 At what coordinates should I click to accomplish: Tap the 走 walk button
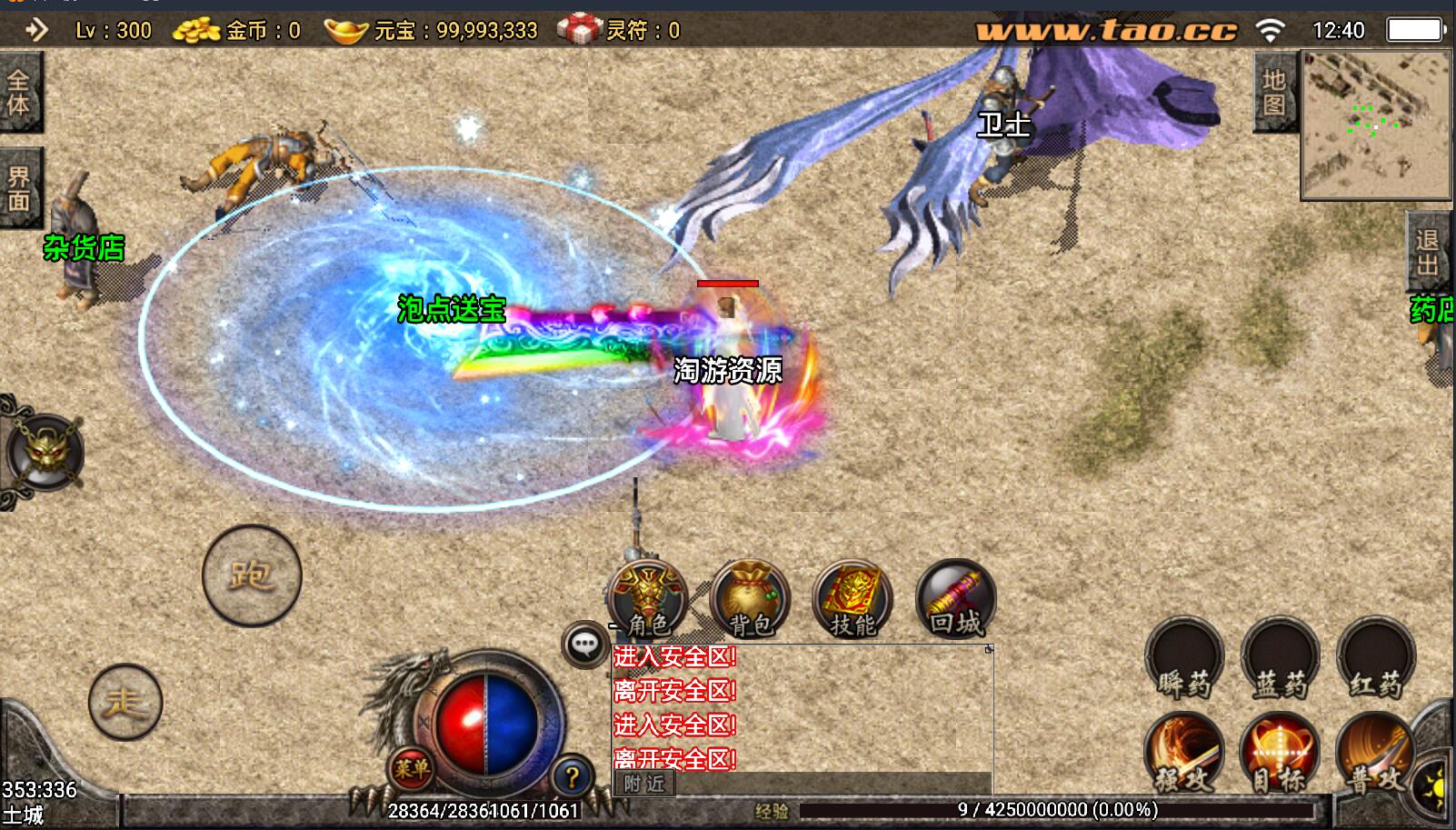click(x=125, y=702)
